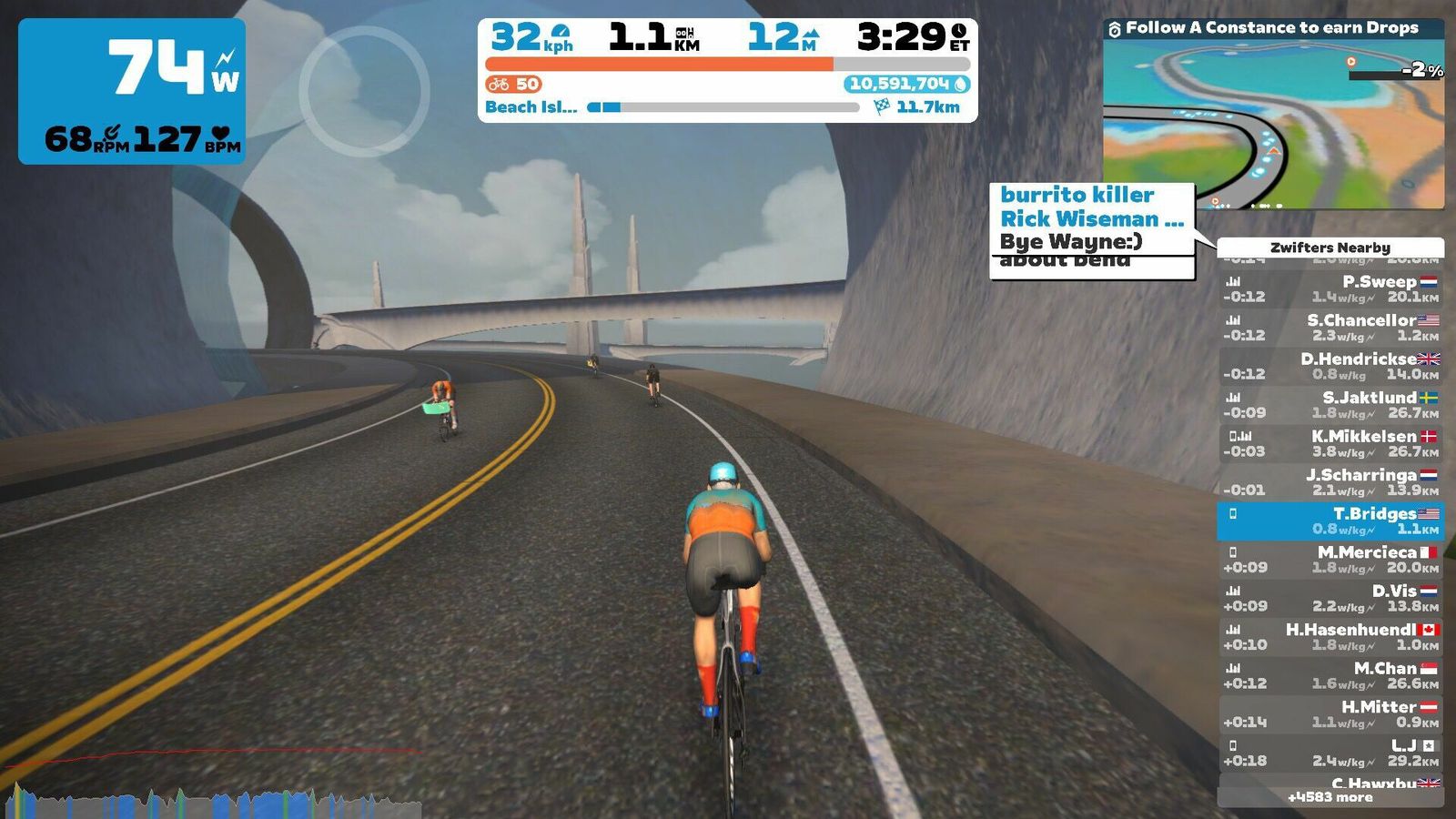Click the empty PowerUp ring

[364, 91]
